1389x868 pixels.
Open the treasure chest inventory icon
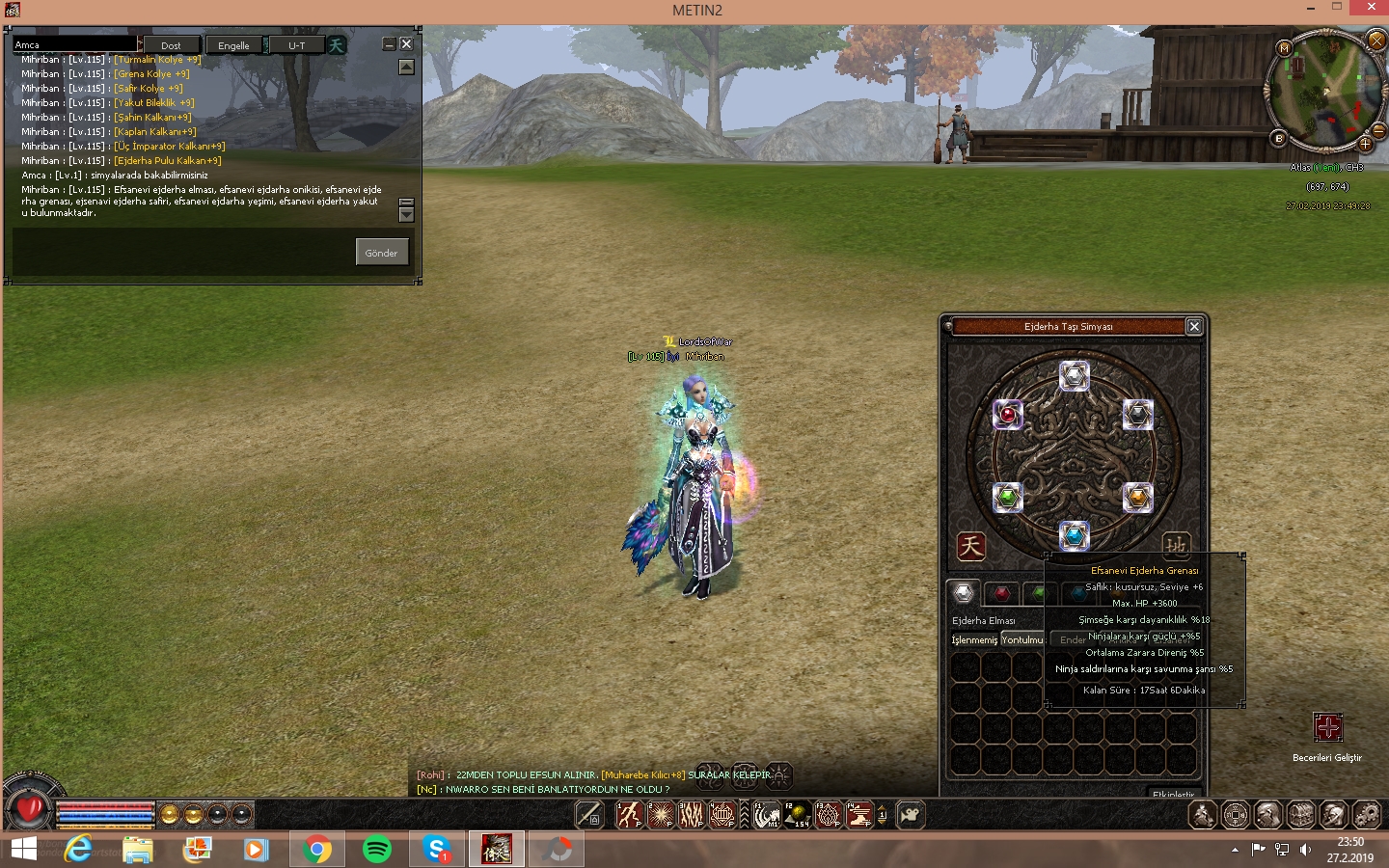point(1301,816)
